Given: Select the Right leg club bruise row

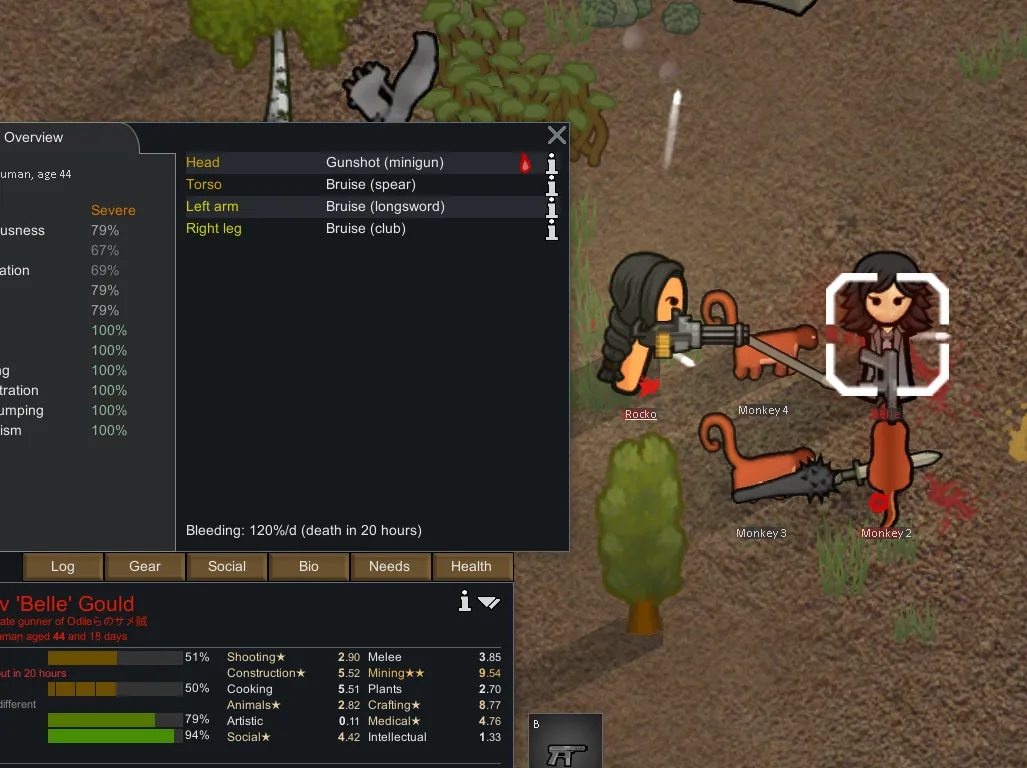Looking at the screenshot, I should (x=360, y=229).
